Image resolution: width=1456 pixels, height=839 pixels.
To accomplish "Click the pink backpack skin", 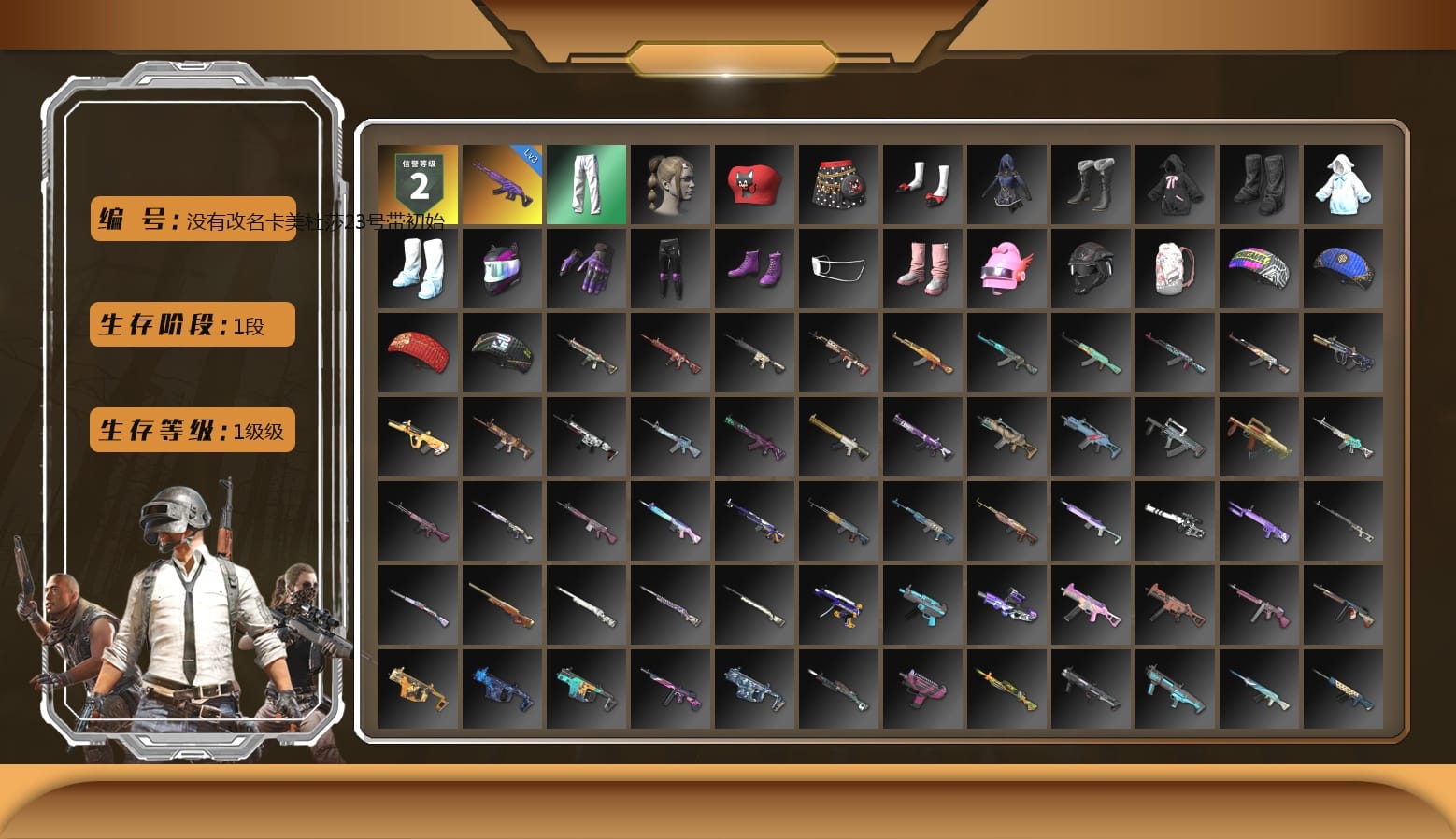I will (x=1176, y=268).
